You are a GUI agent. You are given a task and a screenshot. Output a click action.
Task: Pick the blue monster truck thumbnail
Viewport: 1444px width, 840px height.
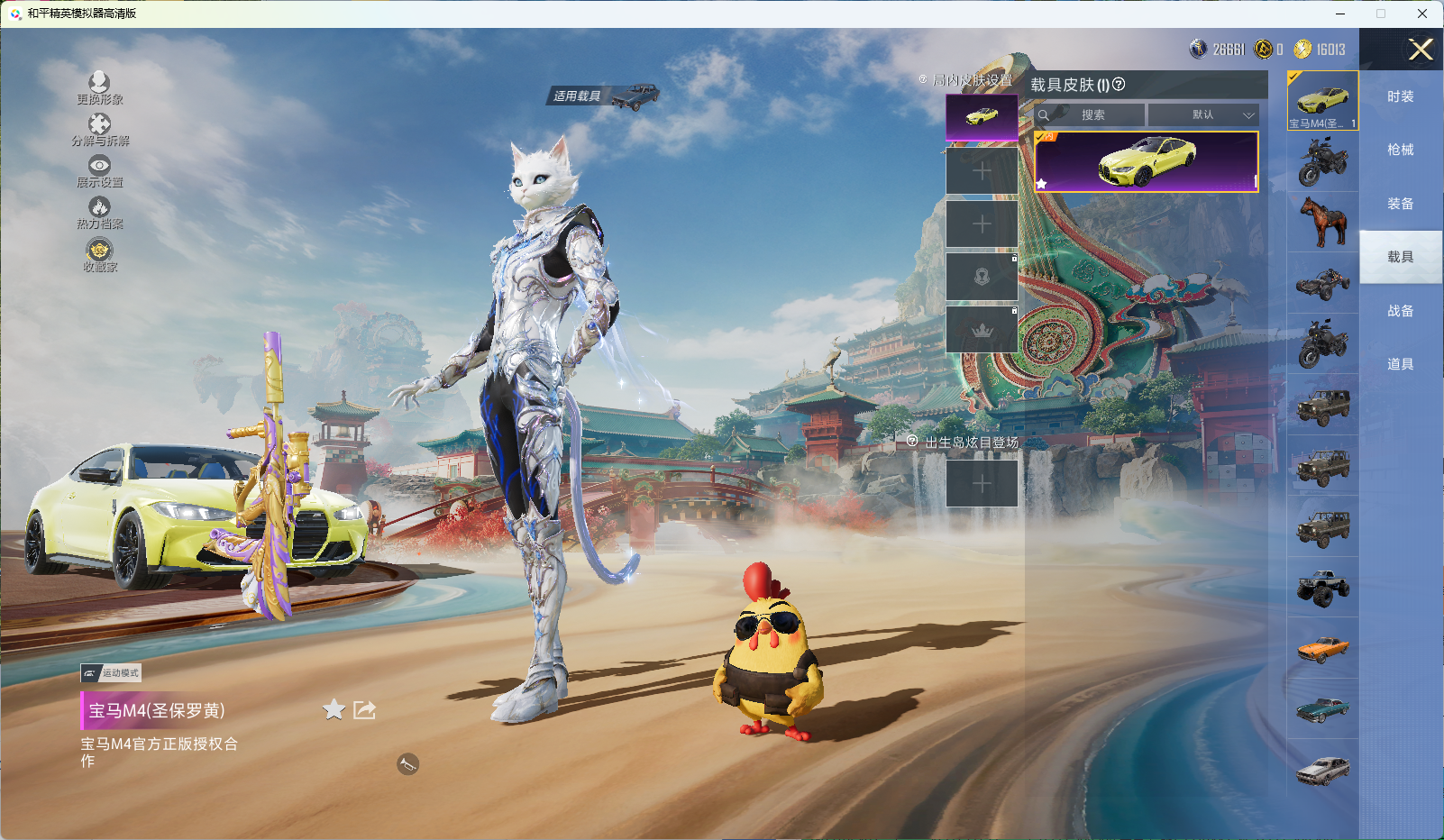1322,588
